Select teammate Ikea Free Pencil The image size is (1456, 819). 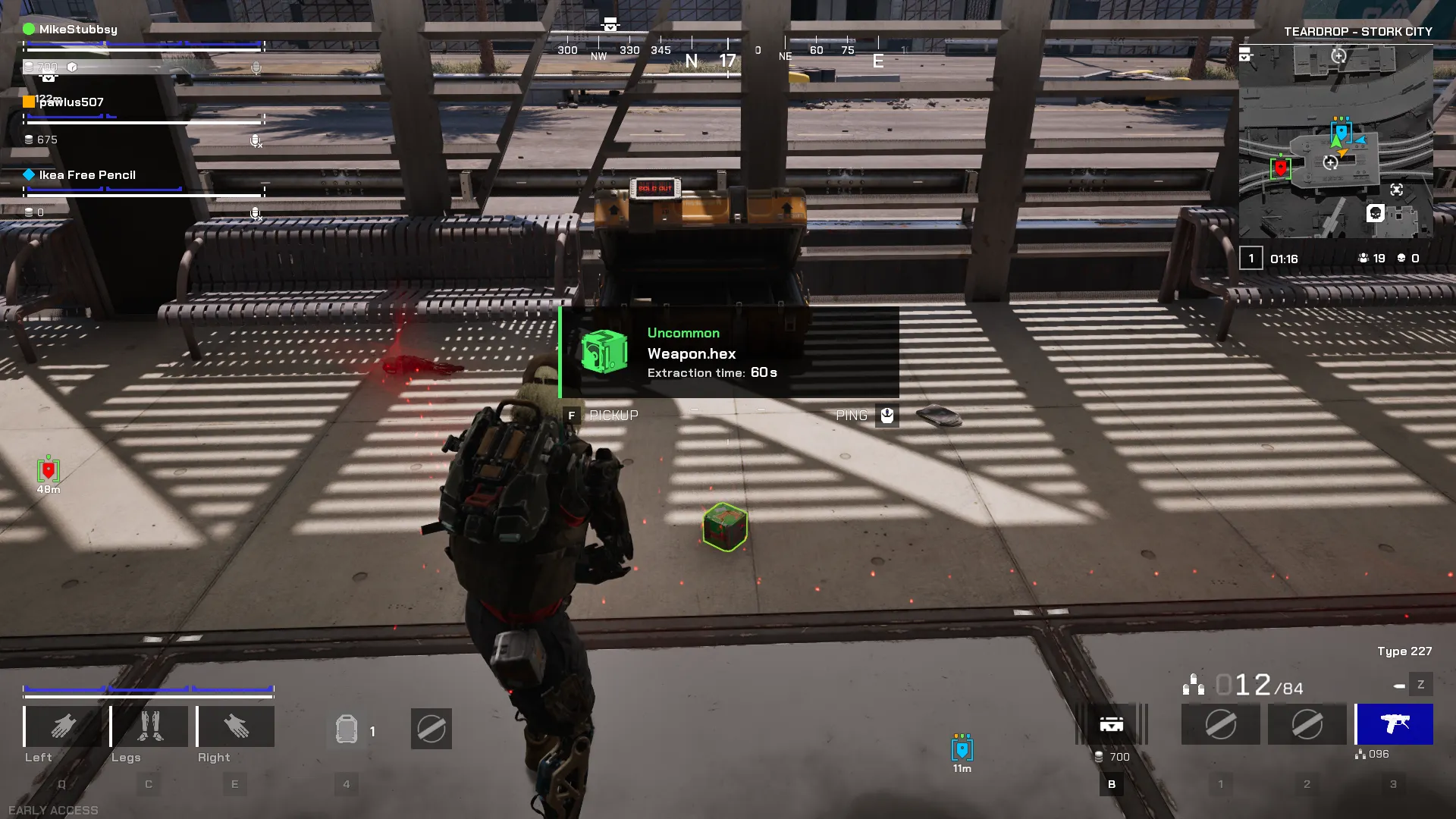[87, 175]
